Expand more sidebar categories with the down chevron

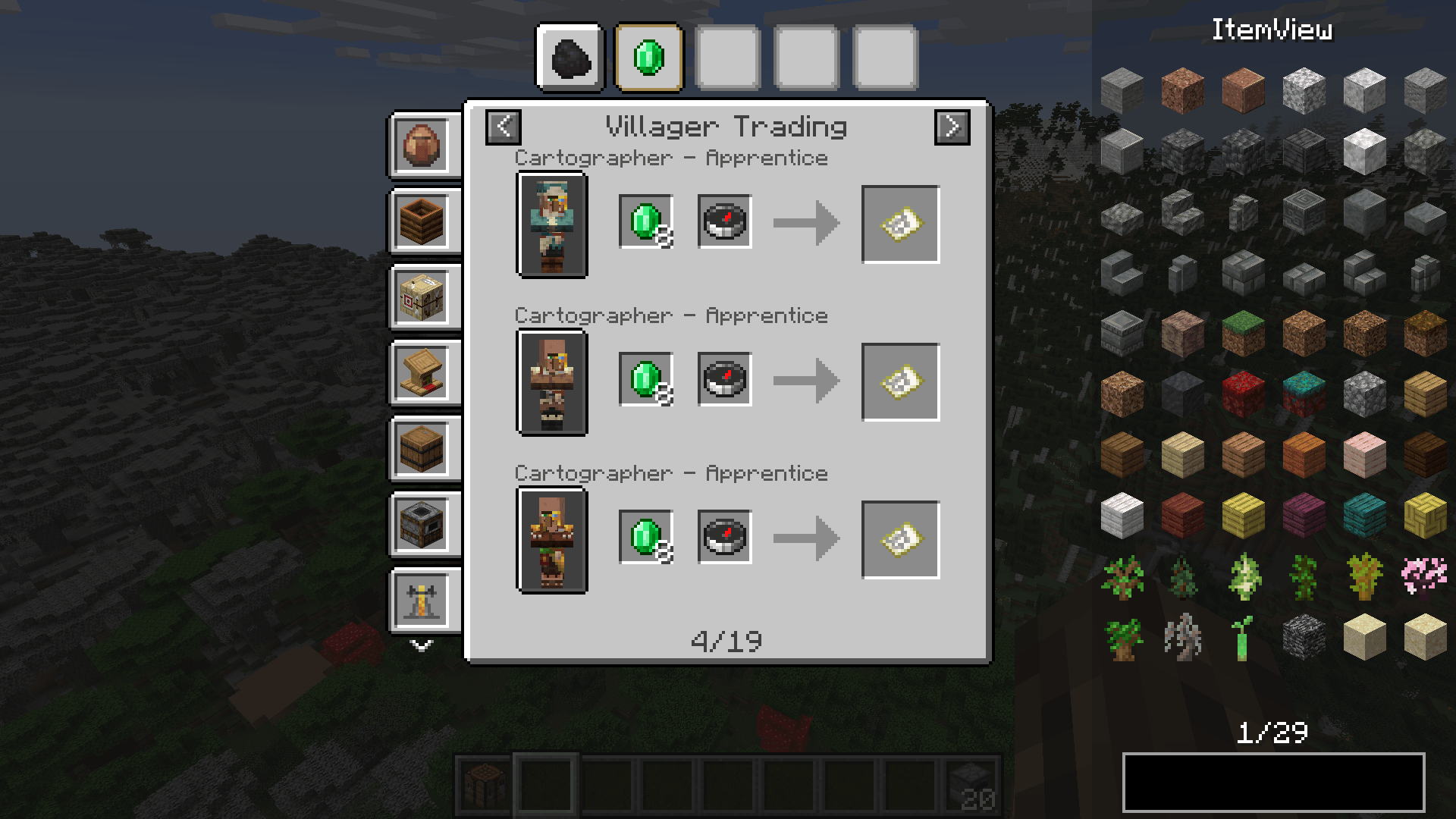(x=422, y=646)
